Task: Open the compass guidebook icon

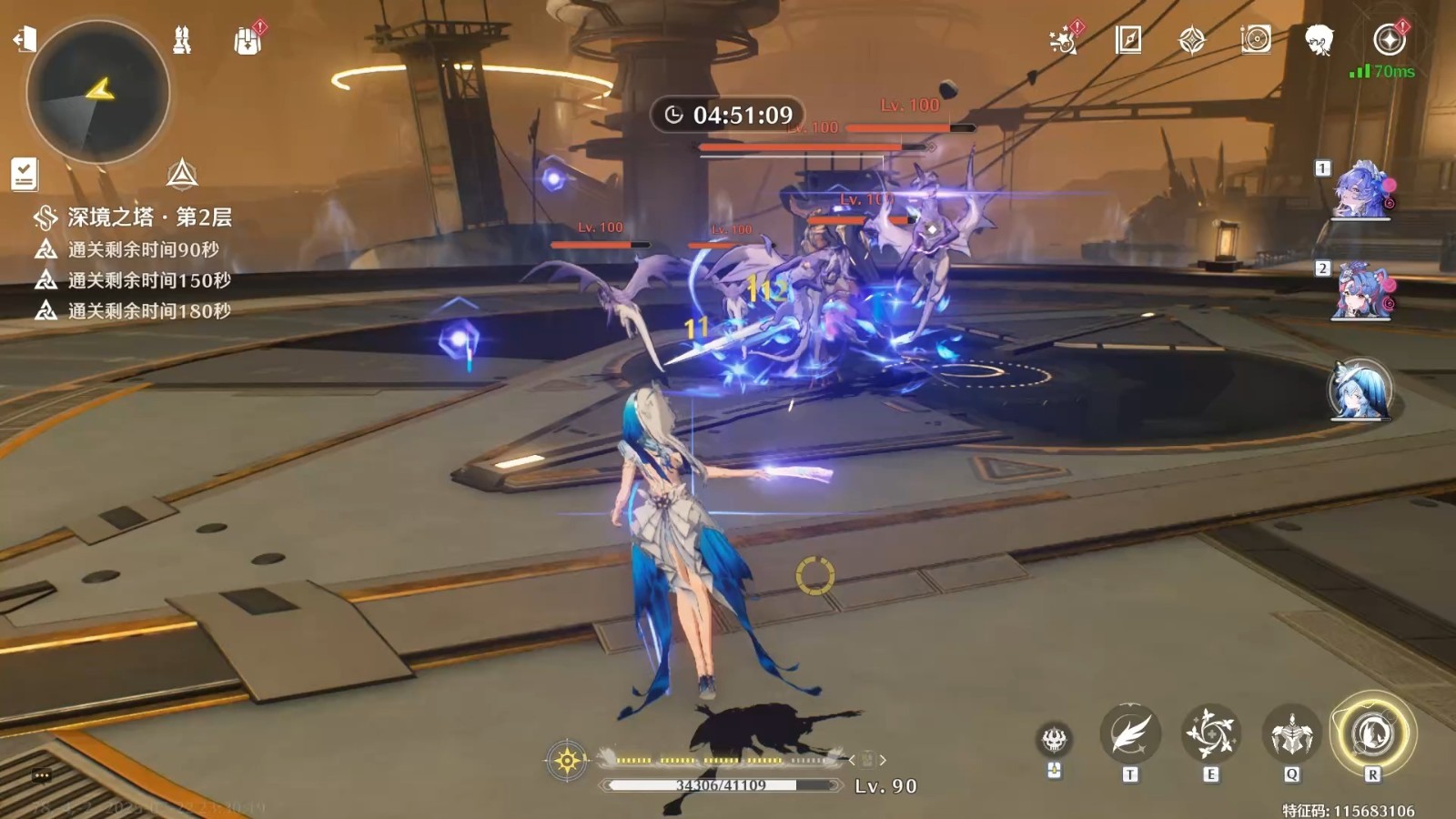Action: 1128,39
